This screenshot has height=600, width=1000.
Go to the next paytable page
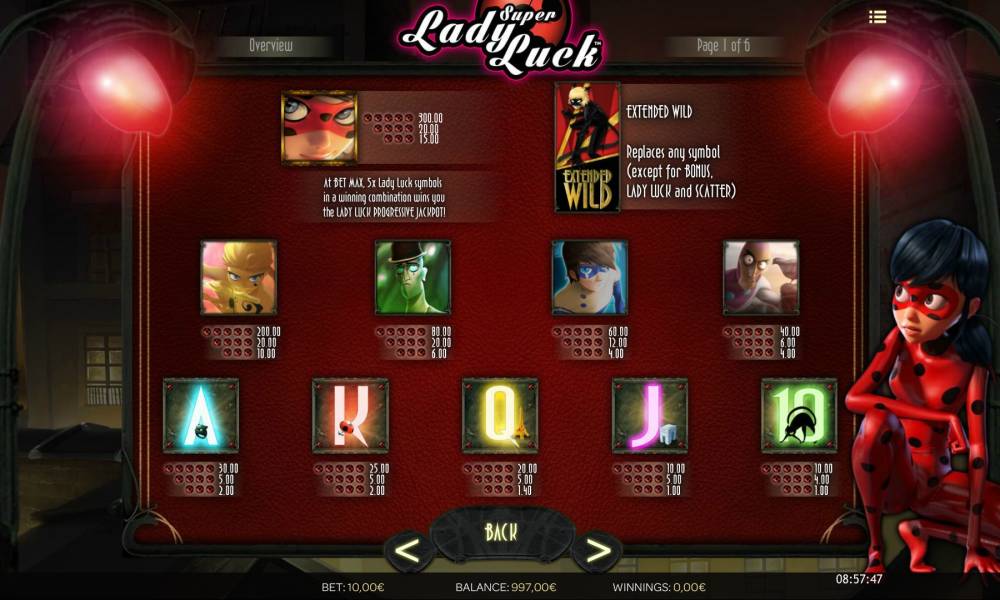click(597, 549)
